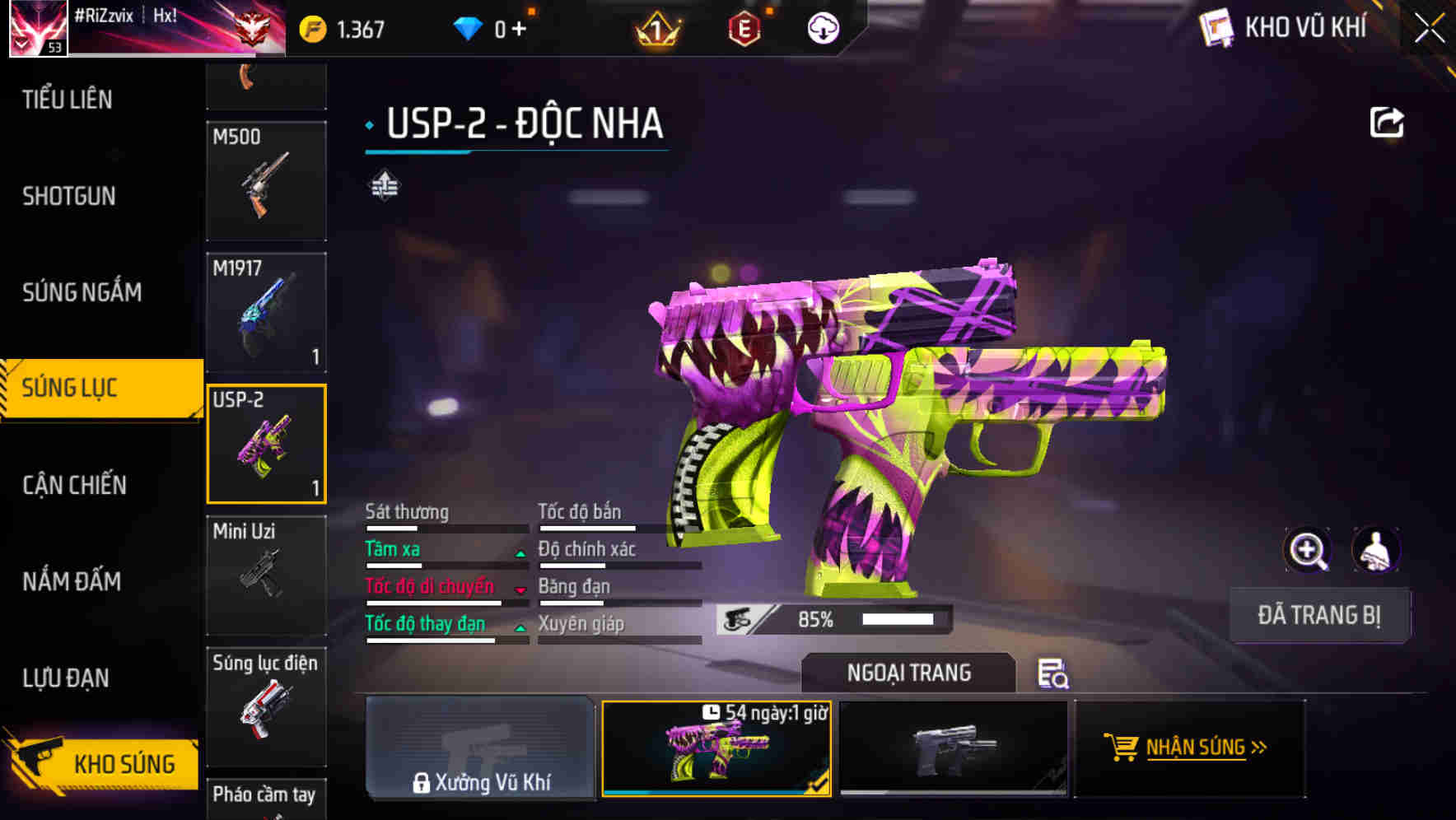Expand the Tầm xa stat indicator arrow

(x=520, y=553)
